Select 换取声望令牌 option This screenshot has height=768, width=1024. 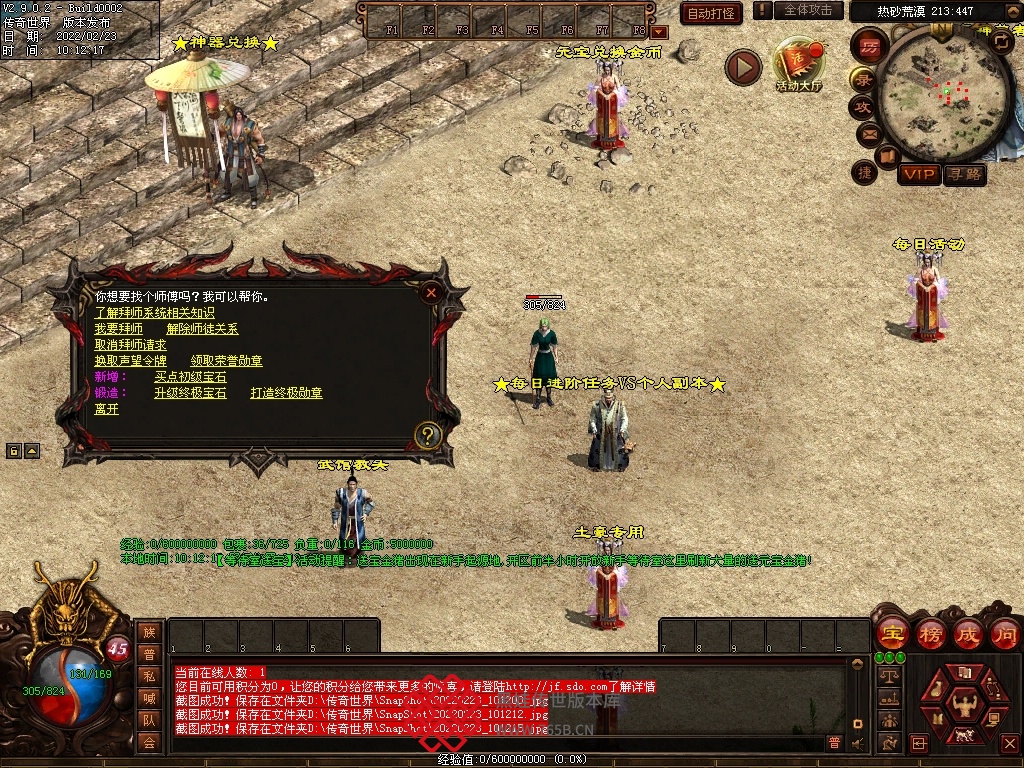(x=130, y=361)
